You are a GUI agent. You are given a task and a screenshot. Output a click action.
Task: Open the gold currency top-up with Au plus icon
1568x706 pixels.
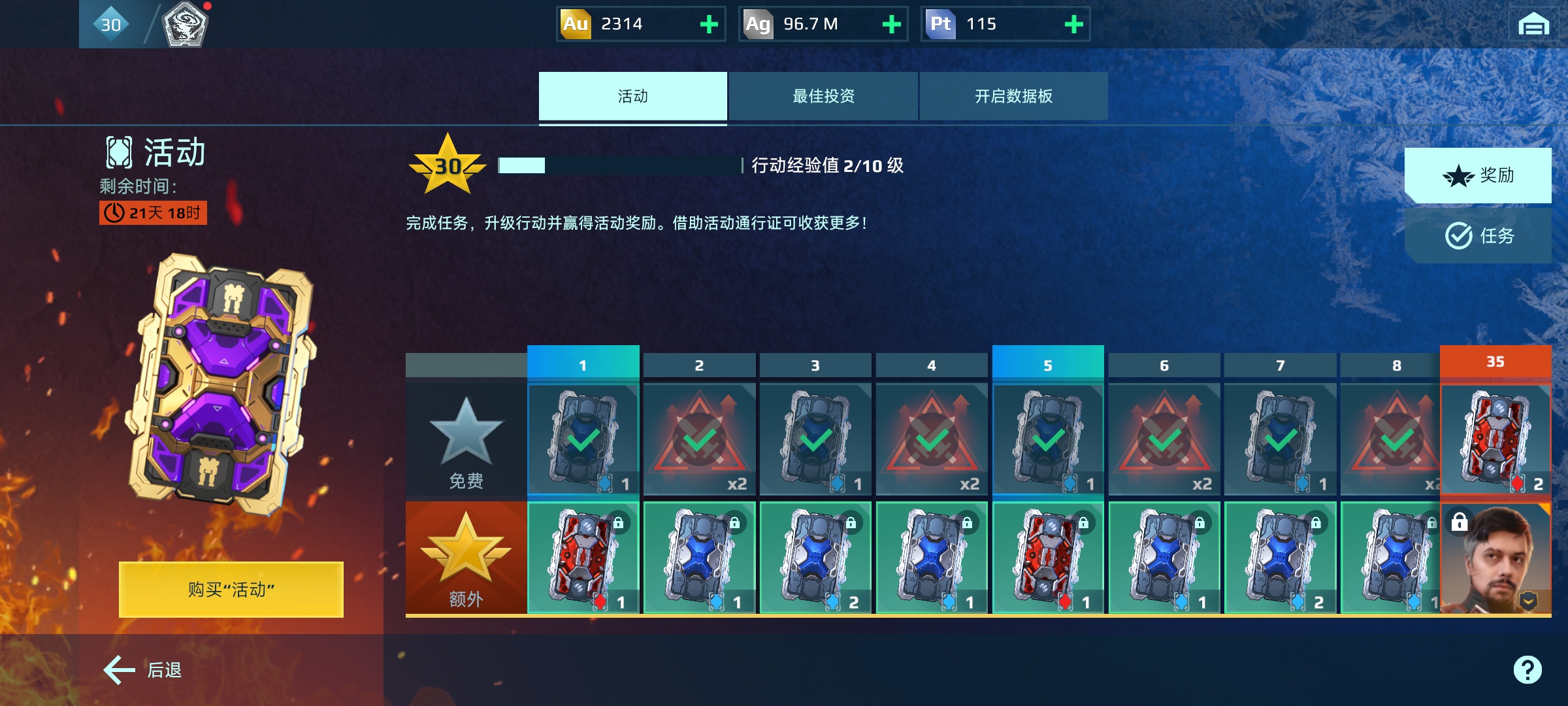coord(709,24)
